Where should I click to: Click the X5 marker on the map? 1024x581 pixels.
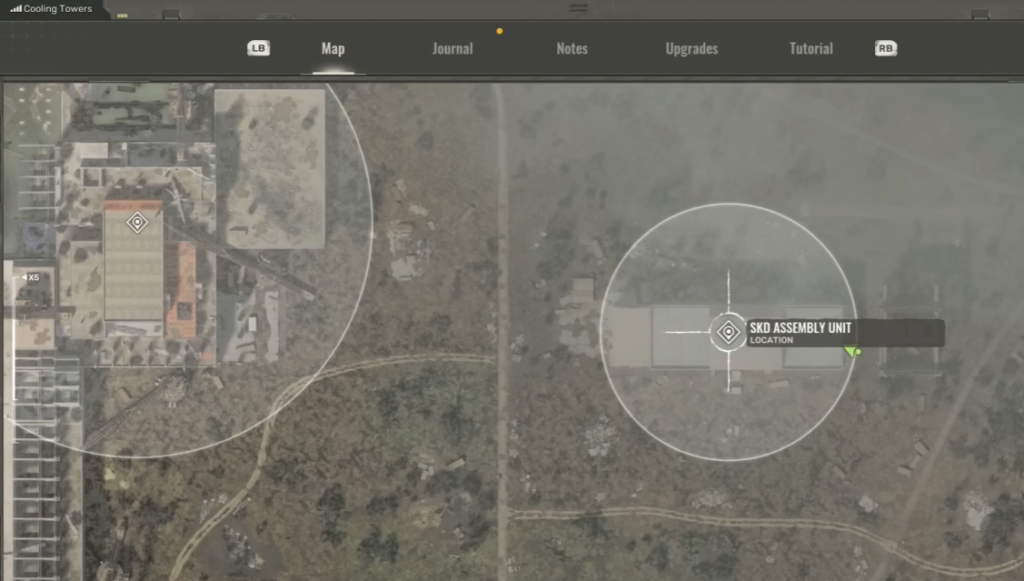[32, 277]
